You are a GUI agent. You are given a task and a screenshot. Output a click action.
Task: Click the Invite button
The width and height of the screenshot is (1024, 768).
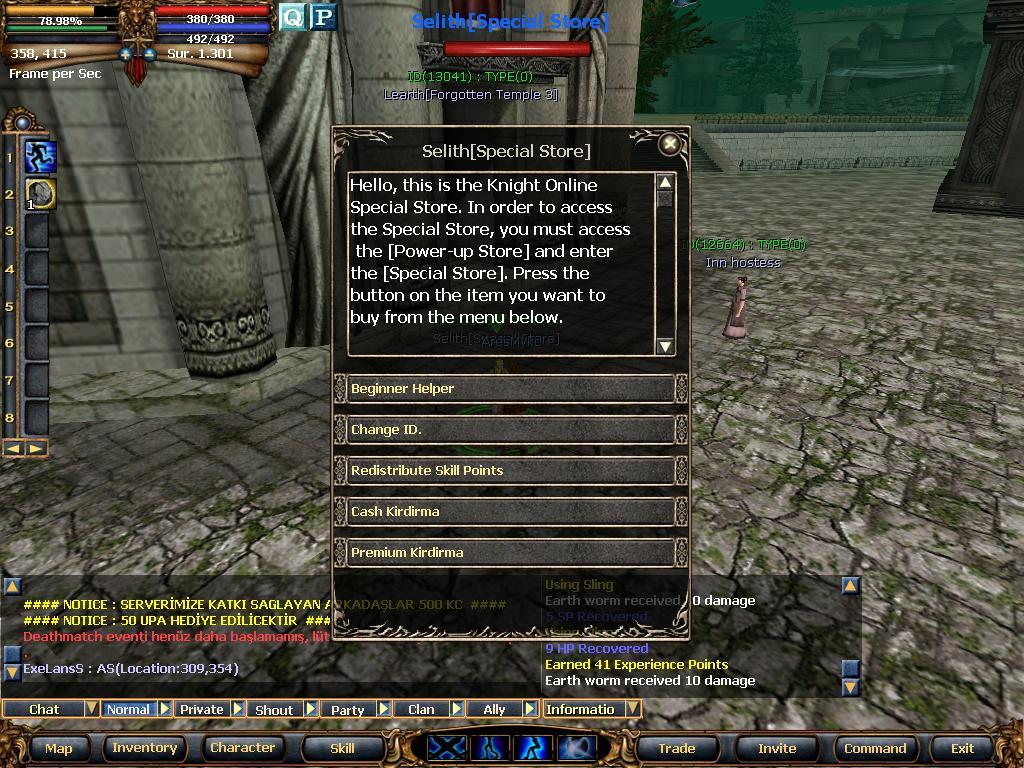coord(777,748)
